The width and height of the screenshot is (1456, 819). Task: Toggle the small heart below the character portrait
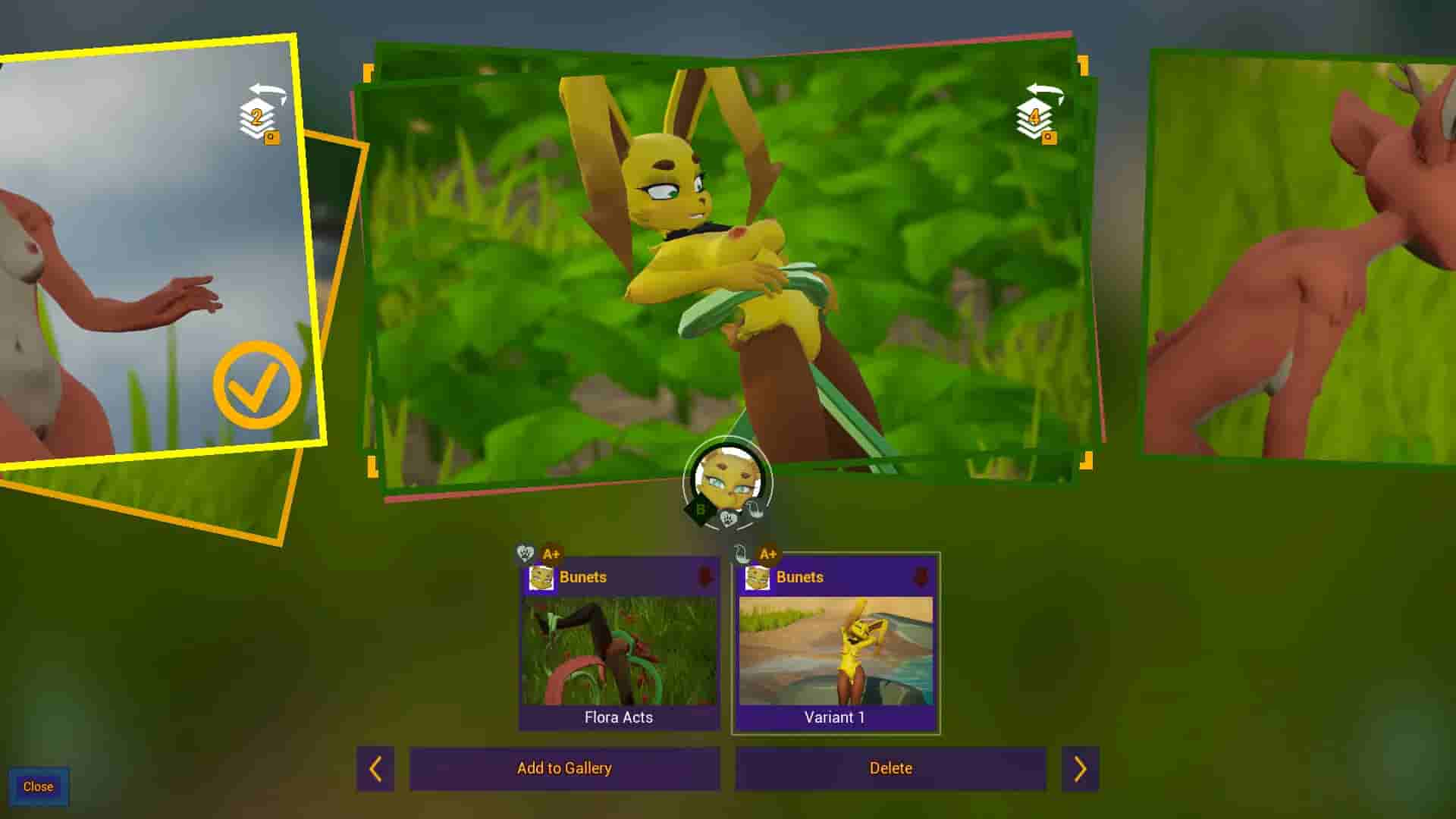click(727, 517)
